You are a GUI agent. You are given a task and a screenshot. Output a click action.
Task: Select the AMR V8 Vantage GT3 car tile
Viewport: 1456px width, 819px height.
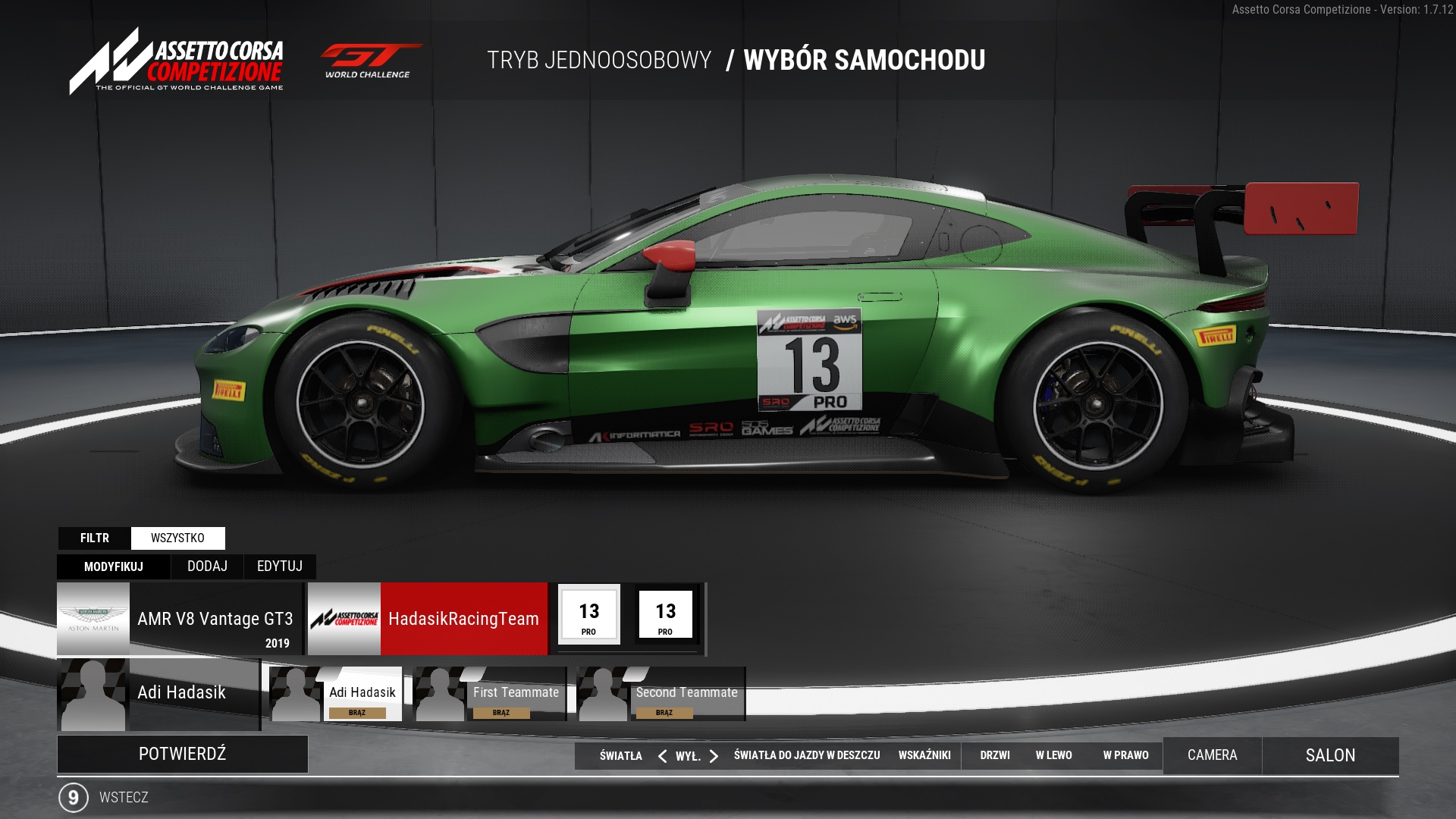click(x=180, y=619)
